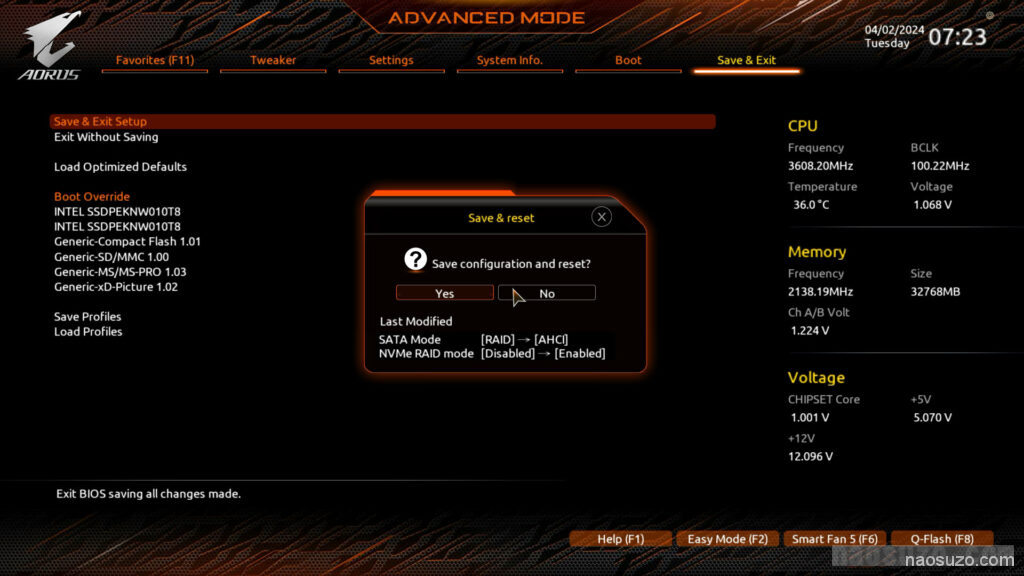Open Help (F1)
The height and width of the screenshot is (576, 1024).
point(620,539)
